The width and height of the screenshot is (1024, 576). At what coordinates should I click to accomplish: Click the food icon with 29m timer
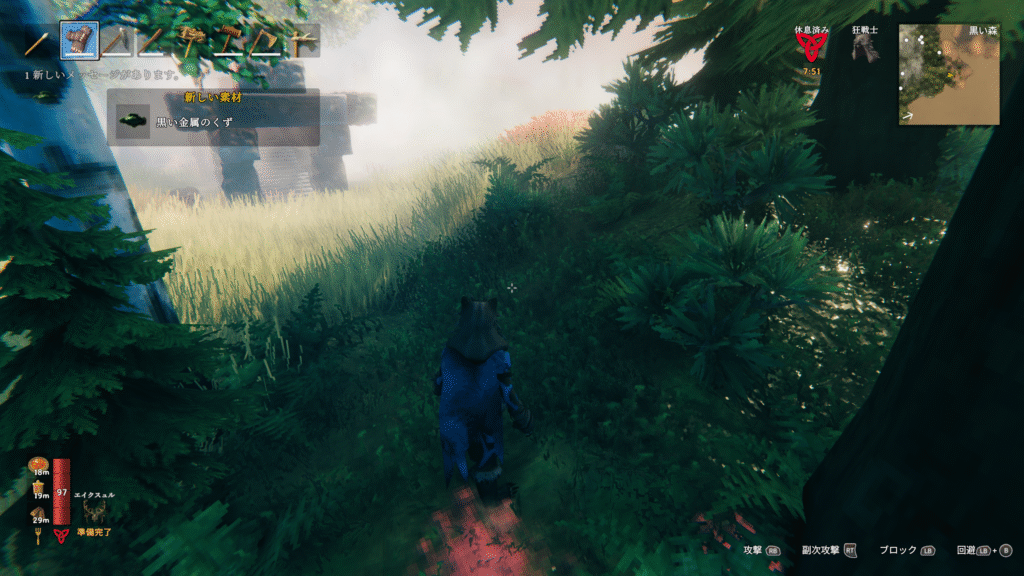coord(39,513)
